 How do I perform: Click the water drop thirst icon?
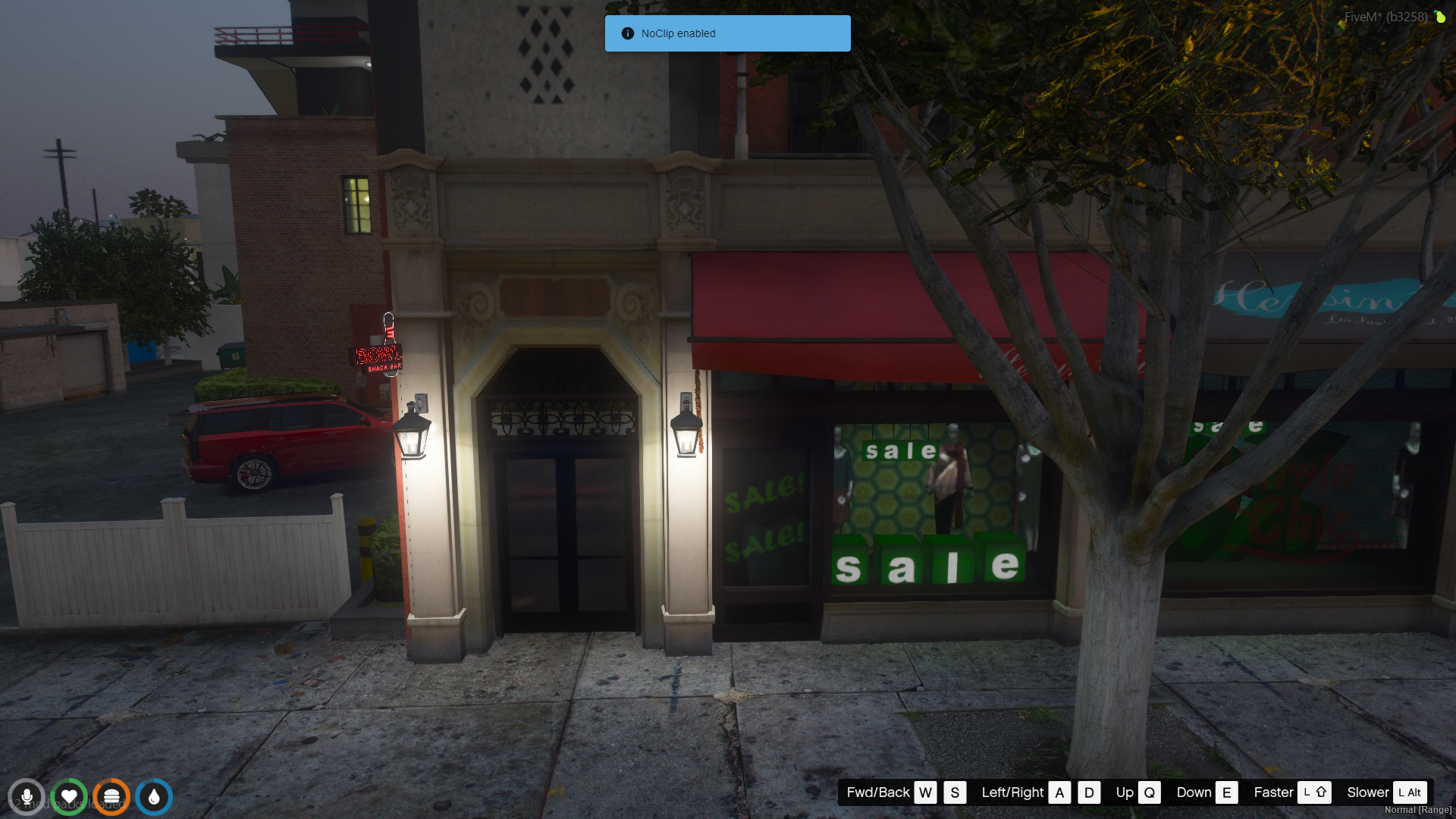[x=154, y=797]
